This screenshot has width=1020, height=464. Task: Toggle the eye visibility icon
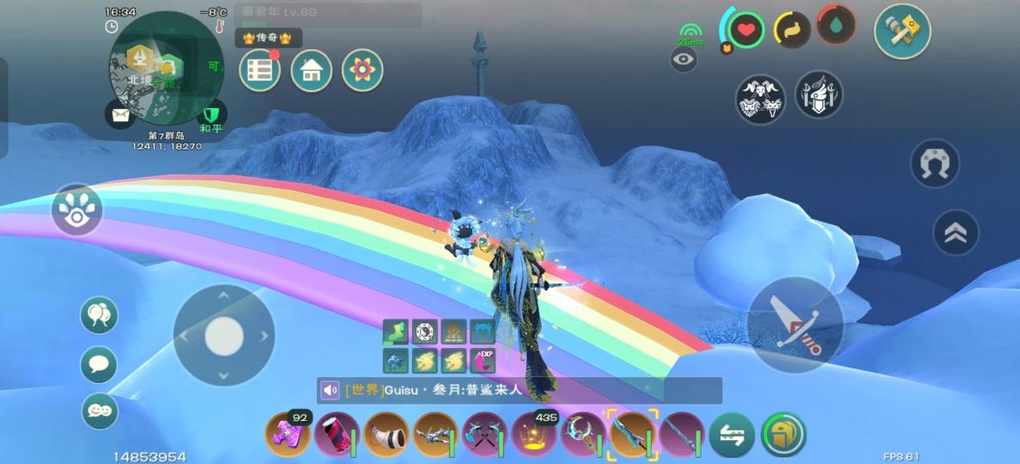(684, 60)
